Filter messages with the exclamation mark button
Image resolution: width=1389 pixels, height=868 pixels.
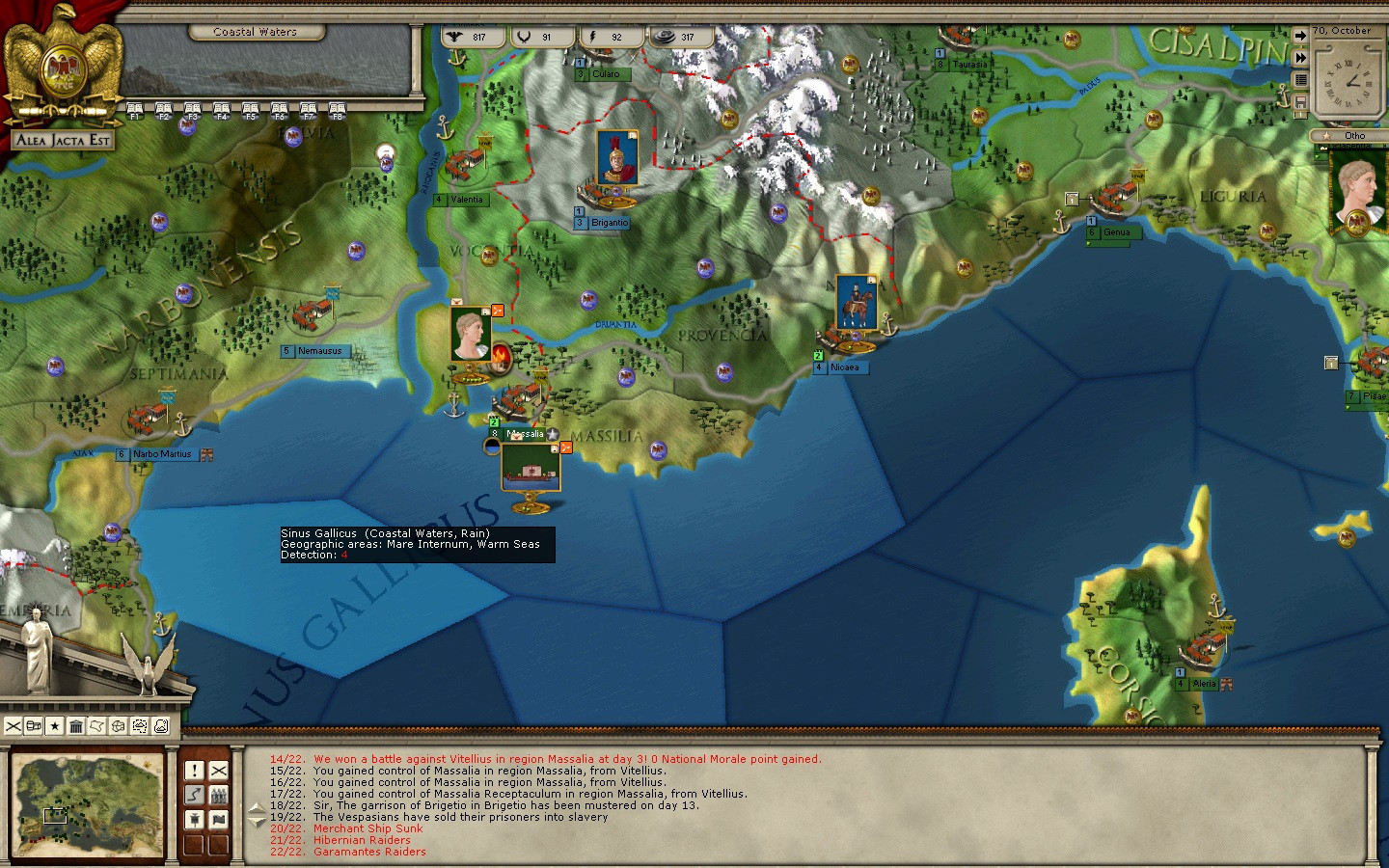pos(195,771)
